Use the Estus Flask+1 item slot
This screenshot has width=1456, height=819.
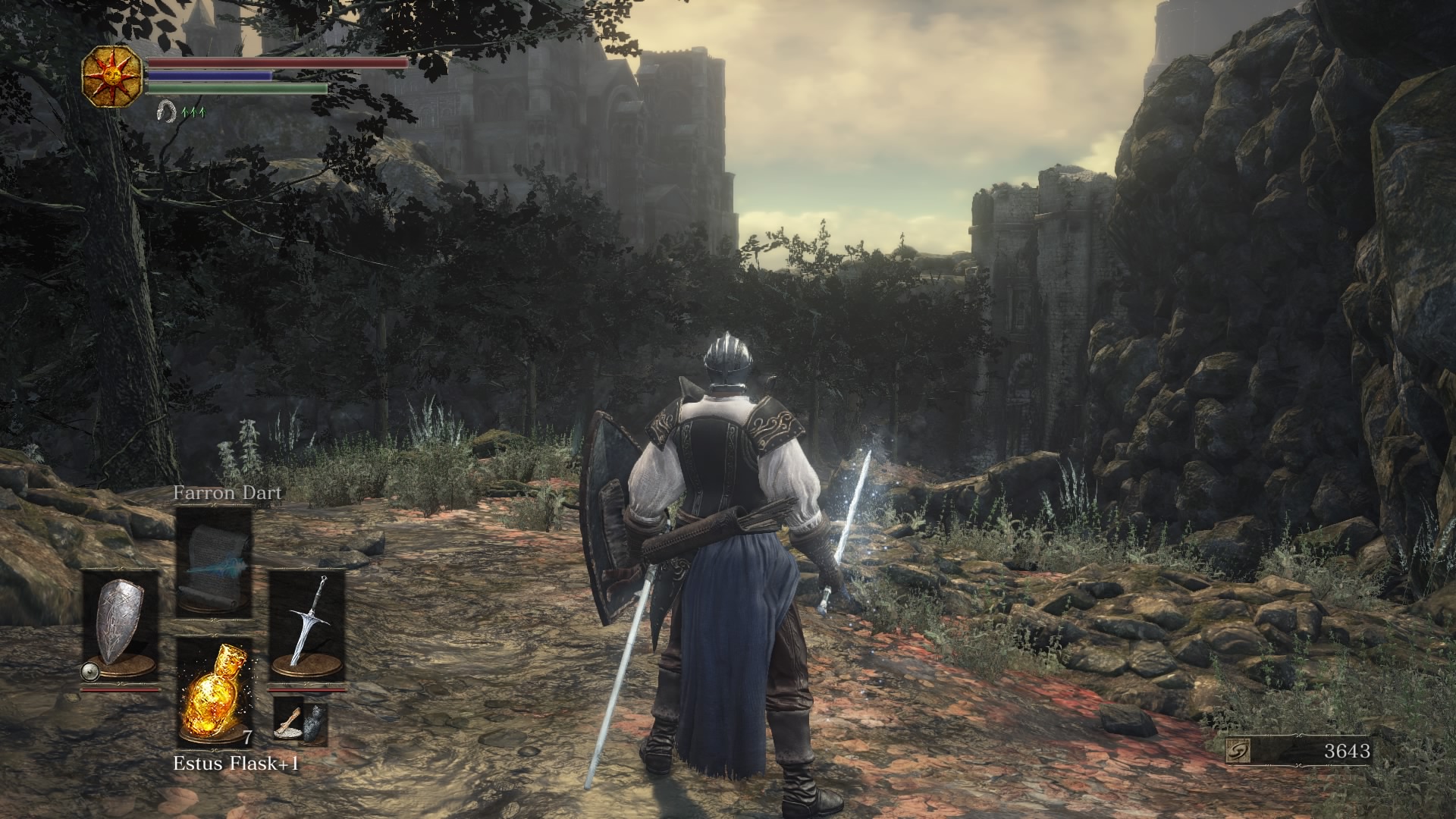click(x=214, y=692)
